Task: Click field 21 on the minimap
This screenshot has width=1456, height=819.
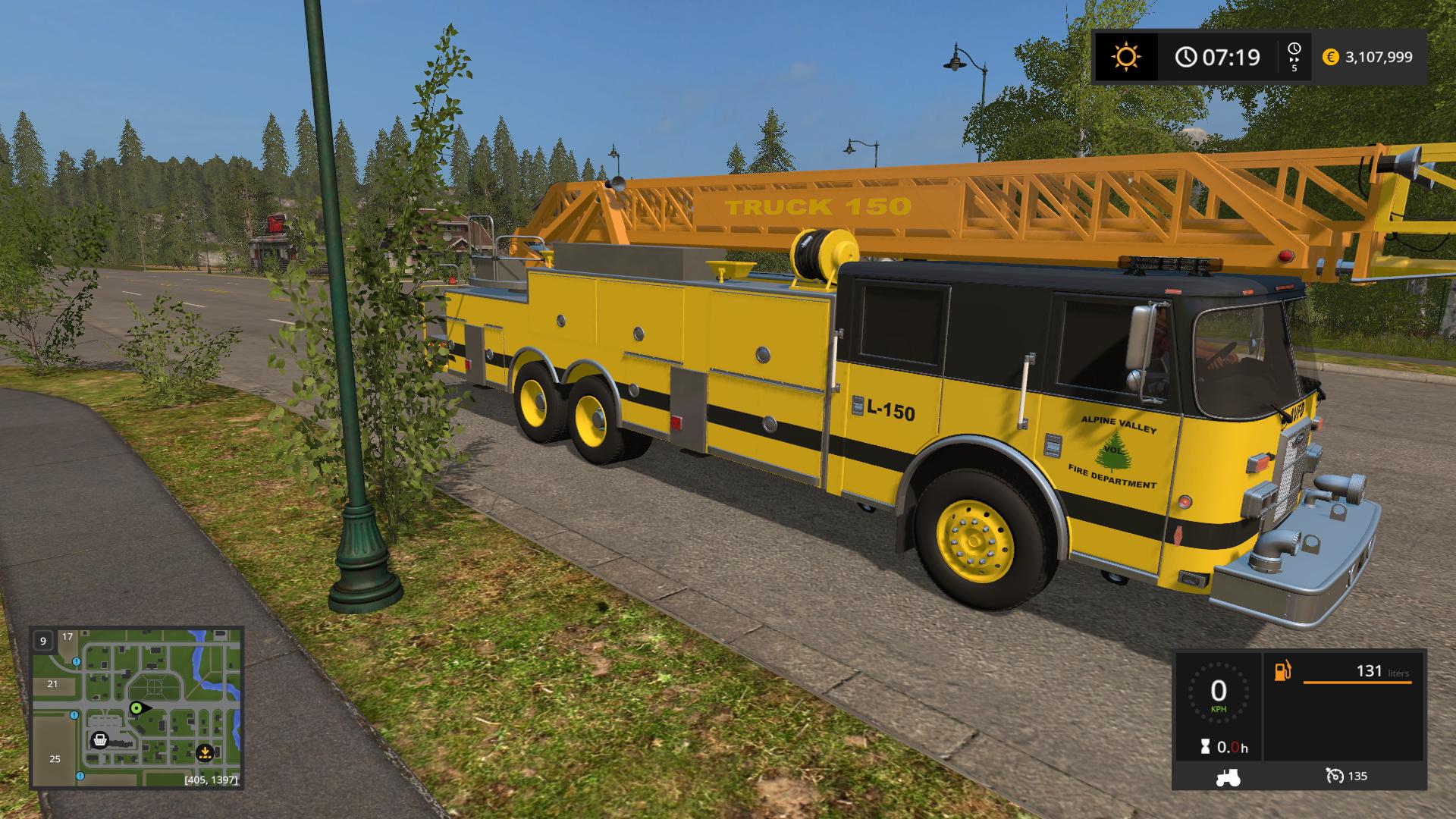Action: point(52,683)
